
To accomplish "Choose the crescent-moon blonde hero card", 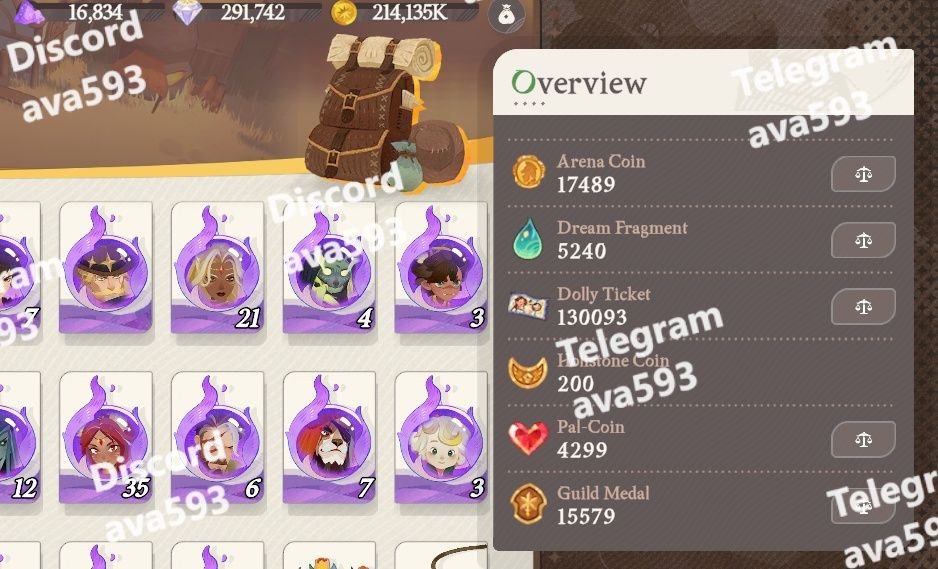I will 440,437.
